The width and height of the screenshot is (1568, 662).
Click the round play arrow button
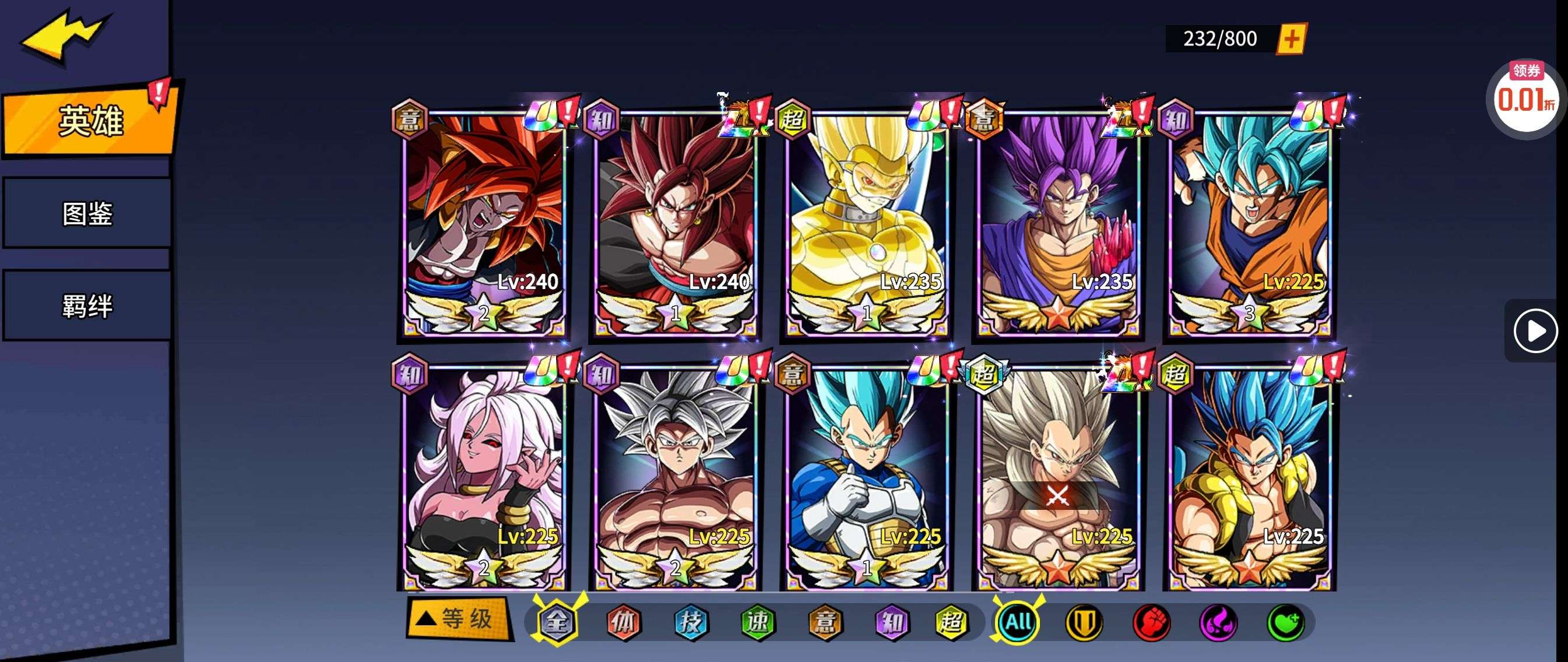[1535, 331]
